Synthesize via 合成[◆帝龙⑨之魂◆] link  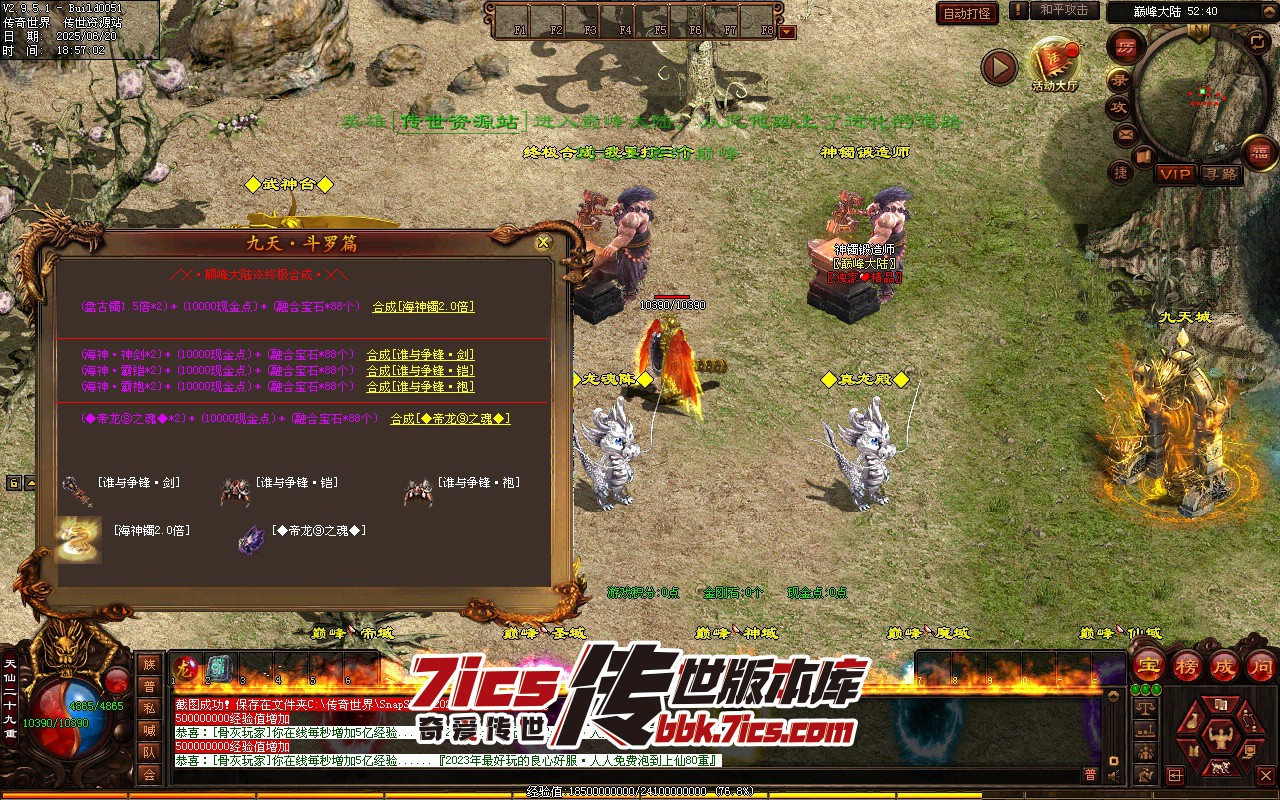[x=450, y=419]
